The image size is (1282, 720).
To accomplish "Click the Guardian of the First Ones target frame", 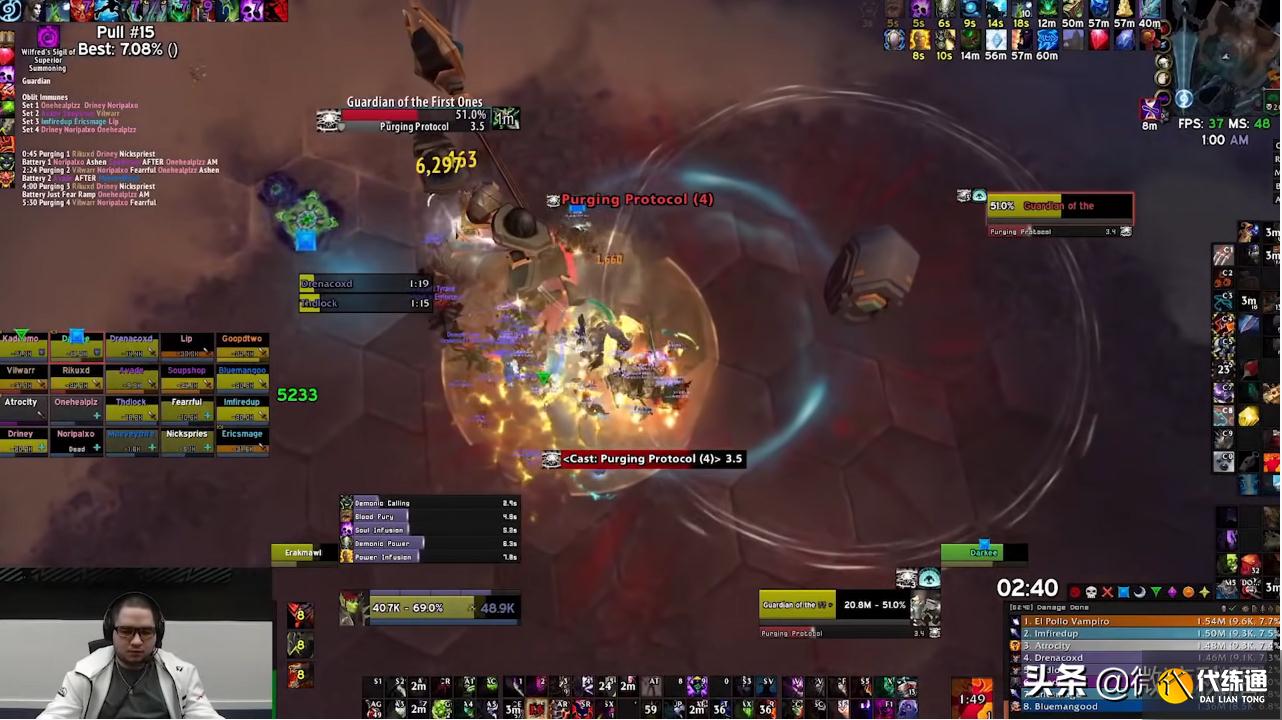I will [414, 116].
